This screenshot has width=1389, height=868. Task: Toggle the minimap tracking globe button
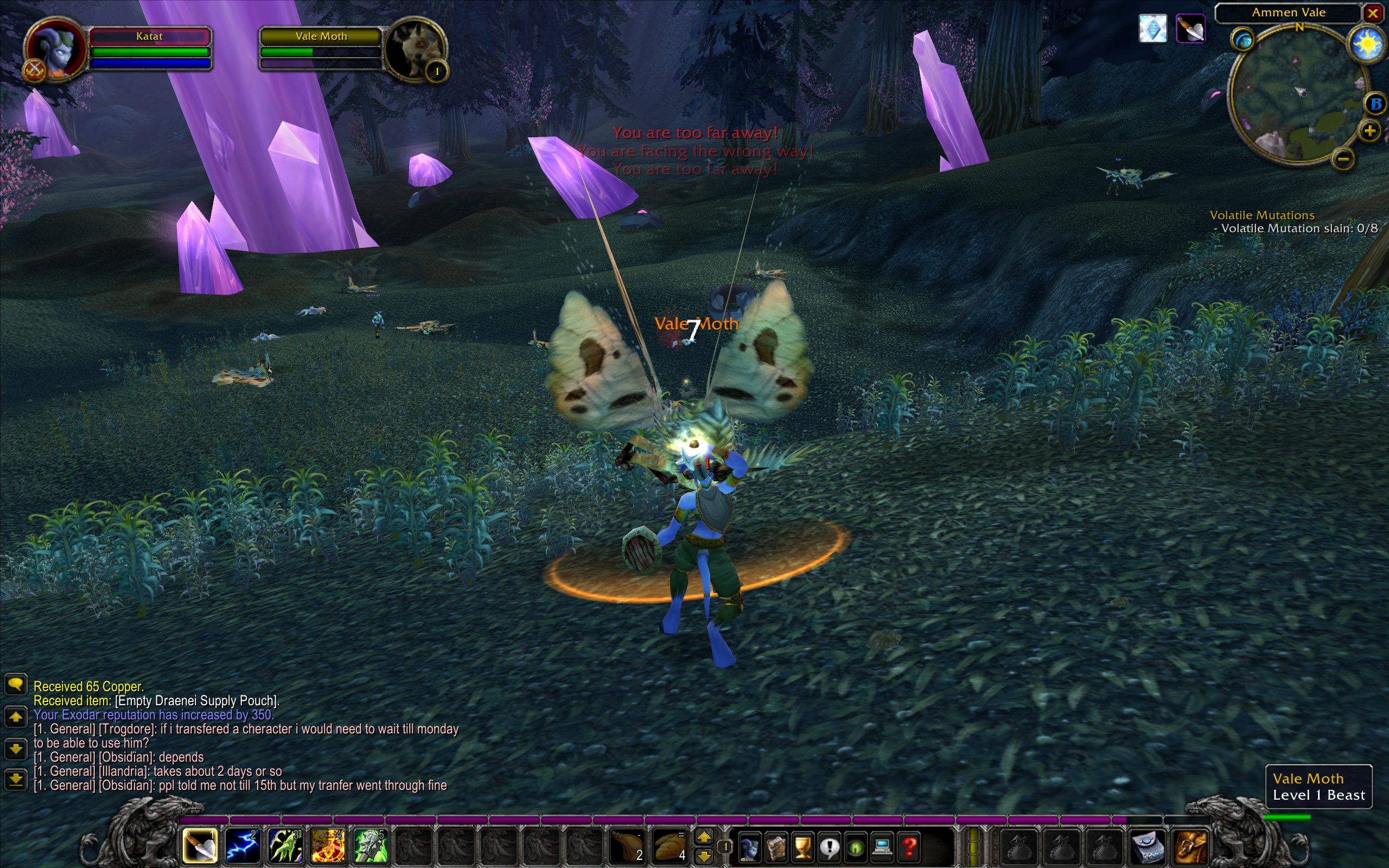[1242, 40]
